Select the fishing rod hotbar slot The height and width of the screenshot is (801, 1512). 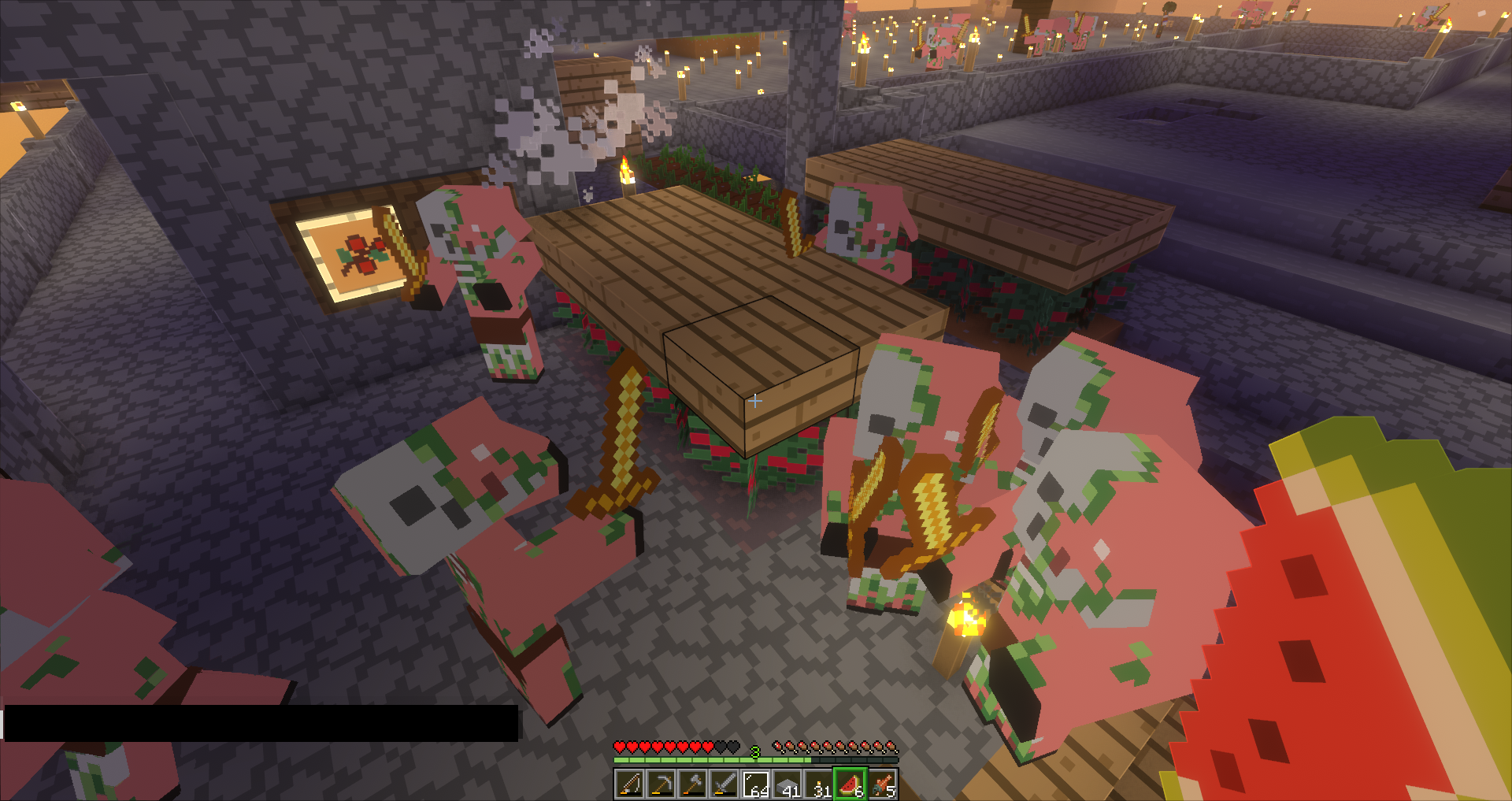(x=629, y=784)
